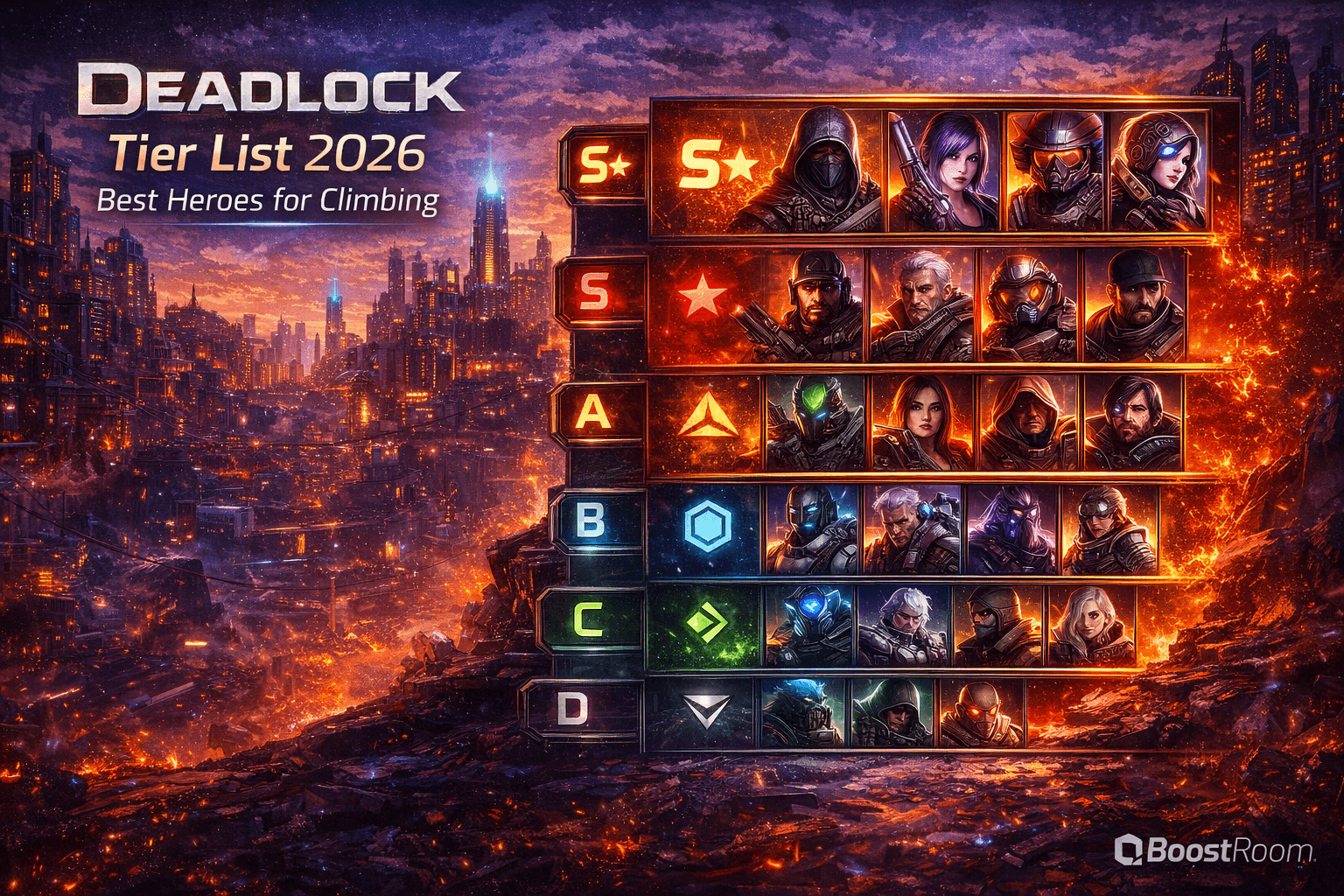Image resolution: width=1344 pixels, height=896 pixels.
Task: Choose the grey-haired older man in S tier
Action: 920,304
